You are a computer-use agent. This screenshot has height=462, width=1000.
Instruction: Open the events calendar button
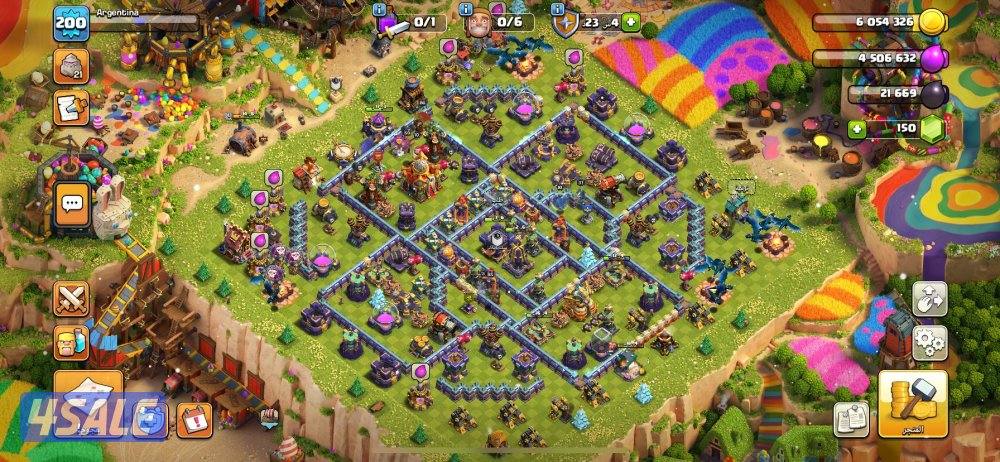click(194, 420)
